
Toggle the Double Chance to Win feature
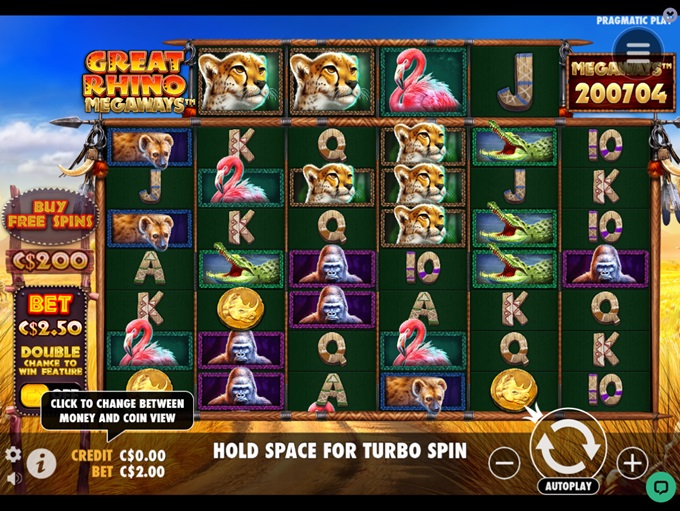[49, 394]
